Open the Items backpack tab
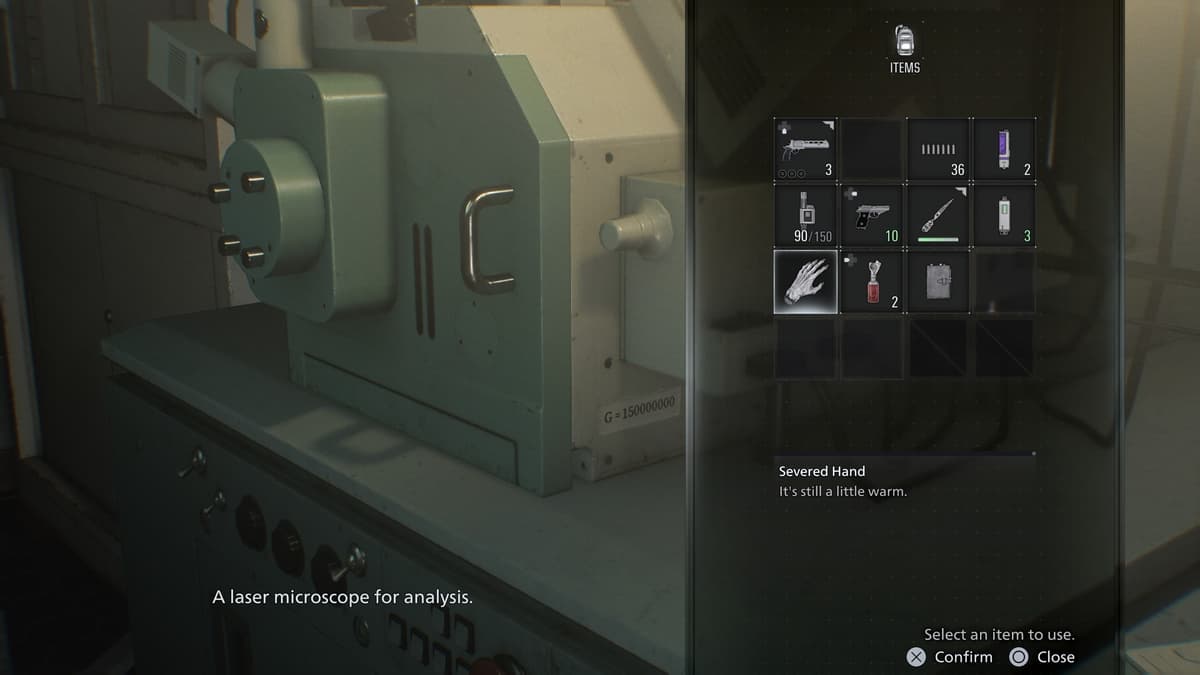The image size is (1200, 675). 904,48
